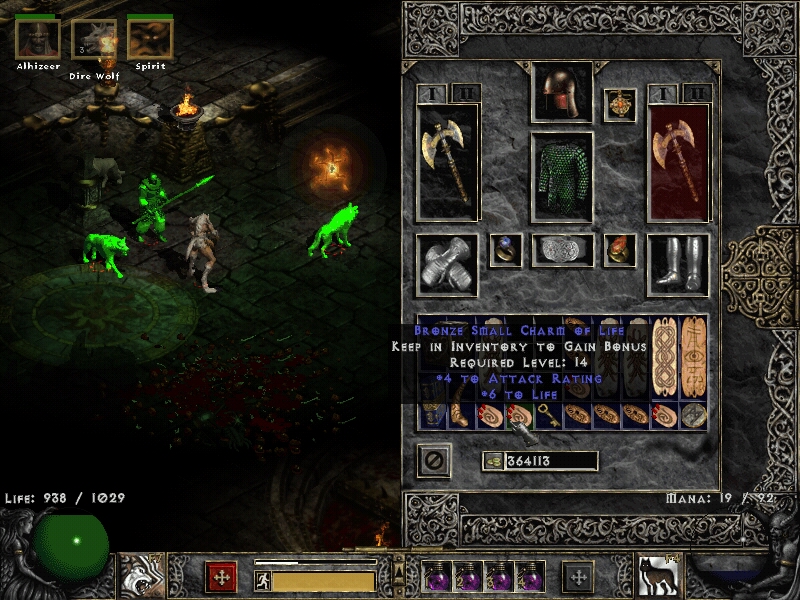Select the axe in the left weapon slot
Image resolution: width=800 pixels, height=600 pixels.
pos(447,161)
